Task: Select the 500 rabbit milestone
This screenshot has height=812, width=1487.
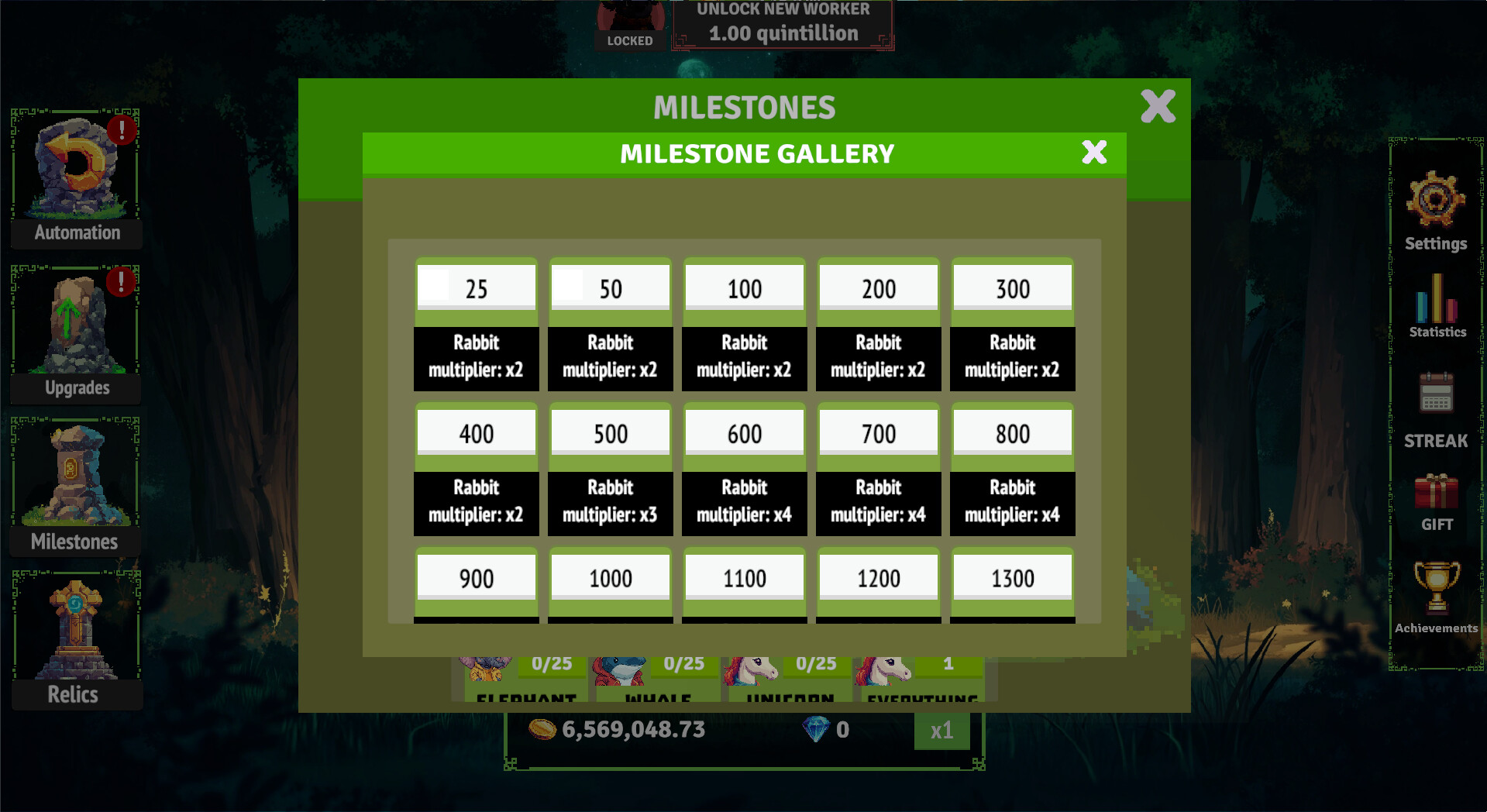Action: [610, 469]
